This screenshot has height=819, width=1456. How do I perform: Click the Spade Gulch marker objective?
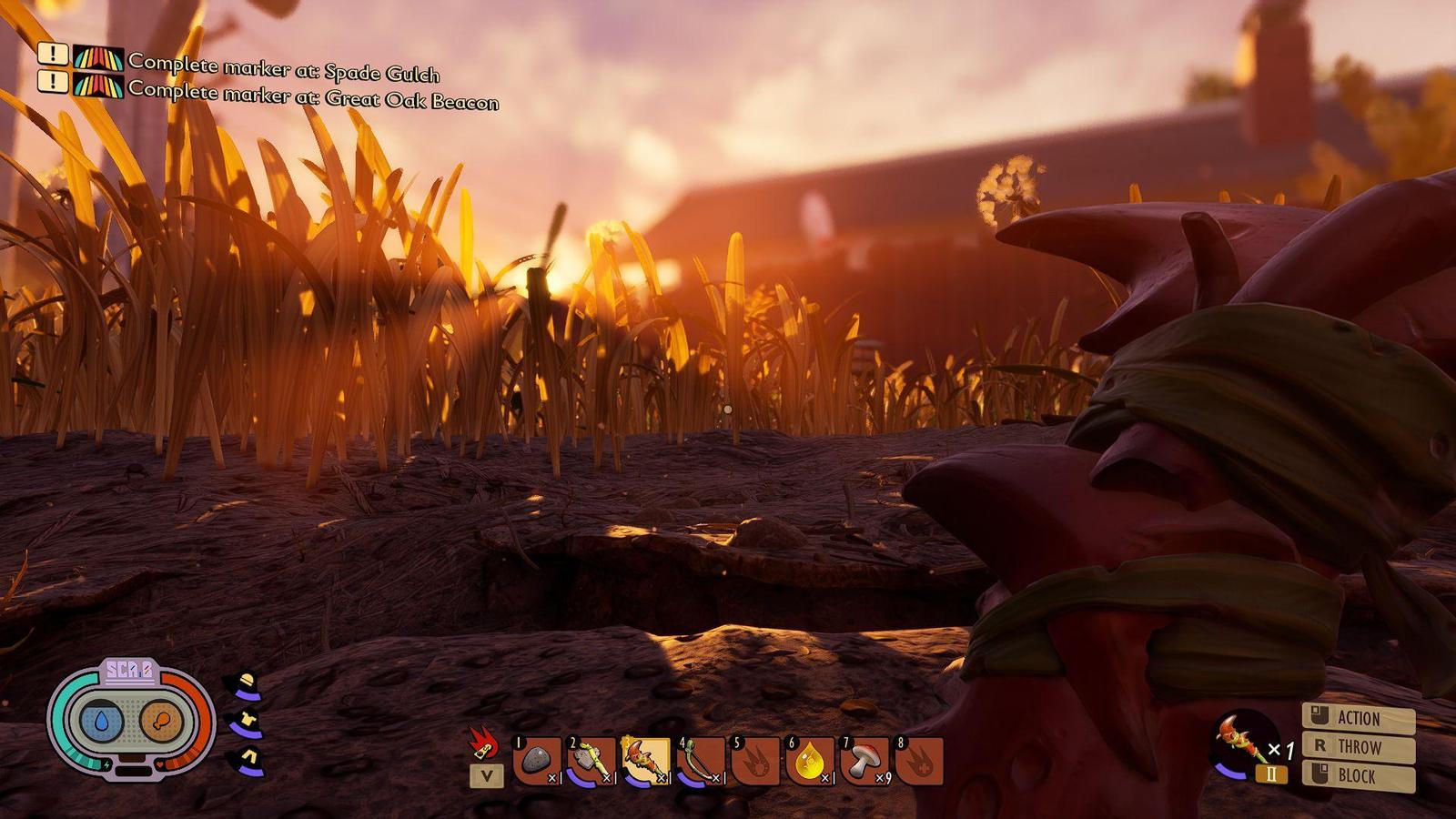(x=283, y=67)
